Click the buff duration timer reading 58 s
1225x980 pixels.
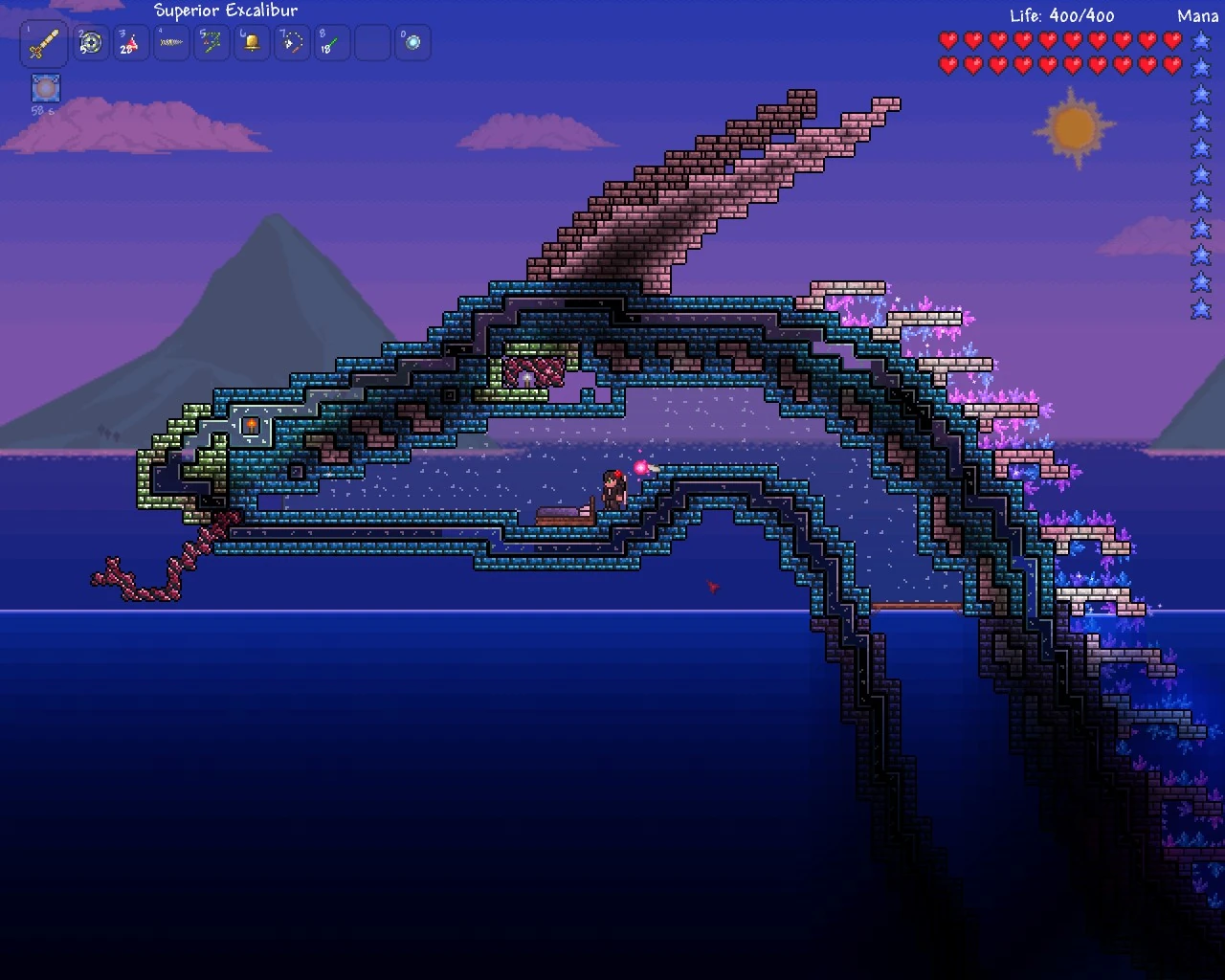pos(42,109)
